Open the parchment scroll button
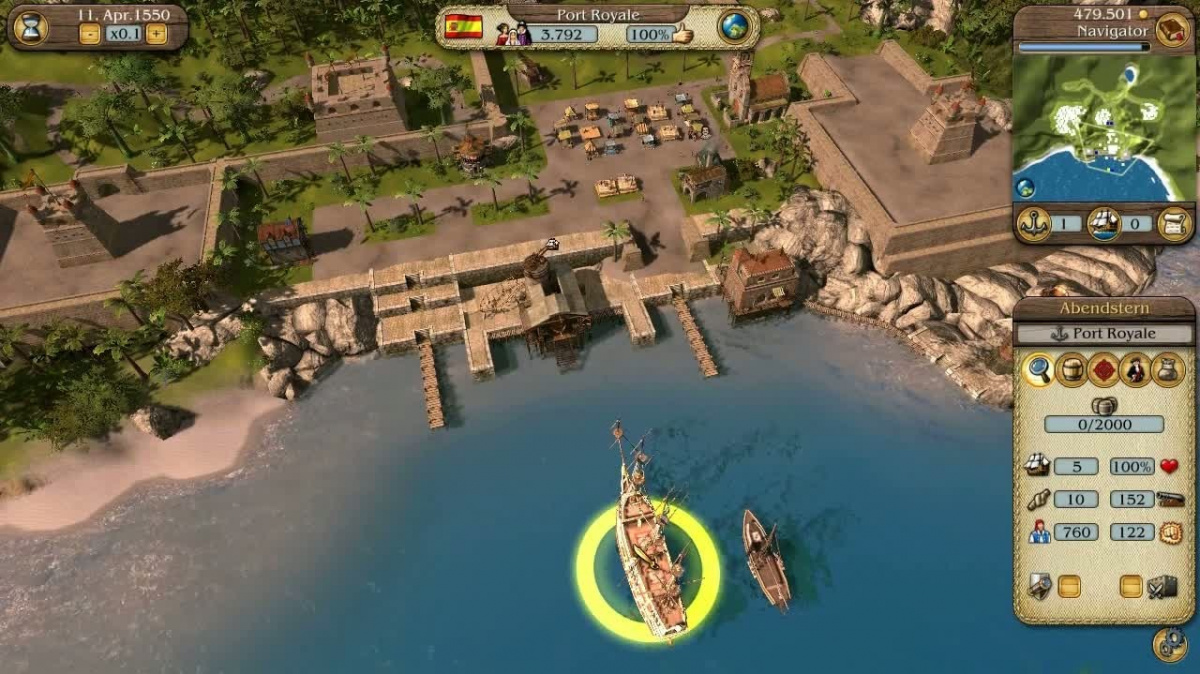 coord(1173,223)
